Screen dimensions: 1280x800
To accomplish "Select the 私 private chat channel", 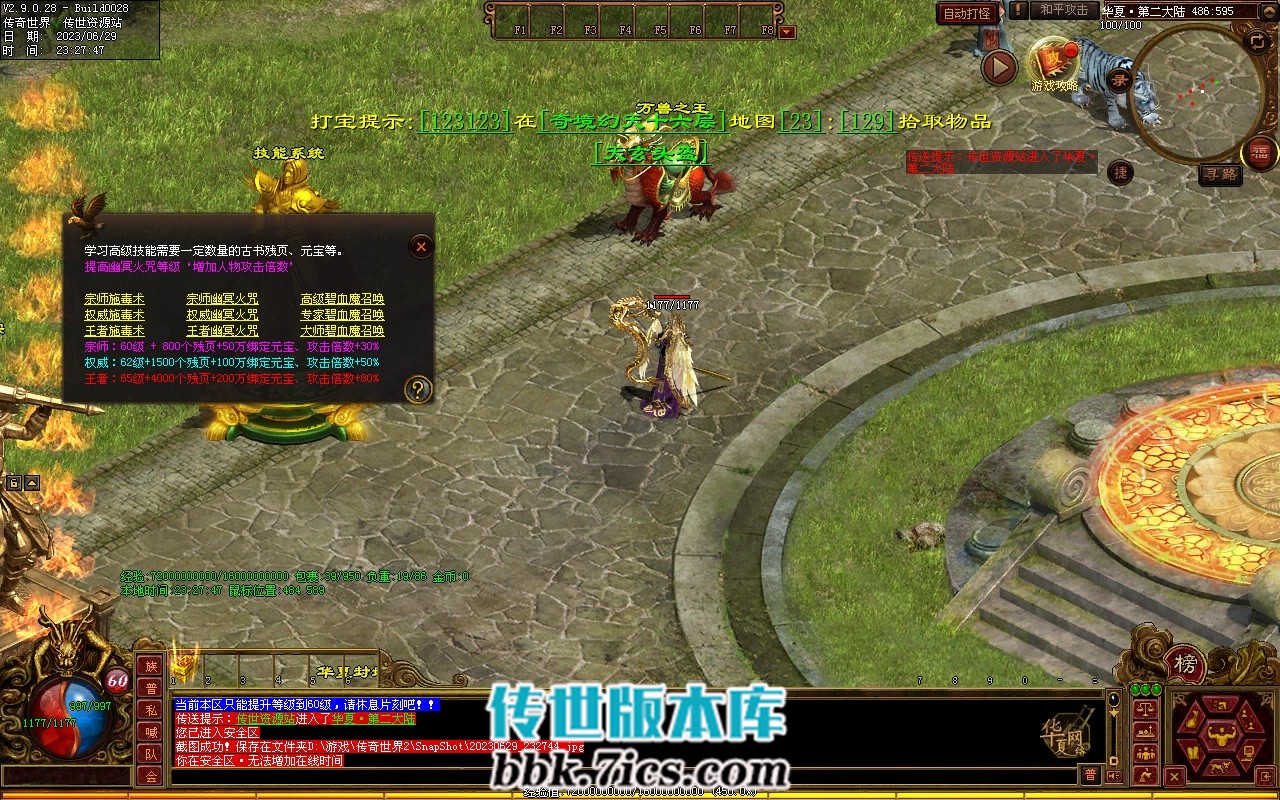I will pos(150,710).
